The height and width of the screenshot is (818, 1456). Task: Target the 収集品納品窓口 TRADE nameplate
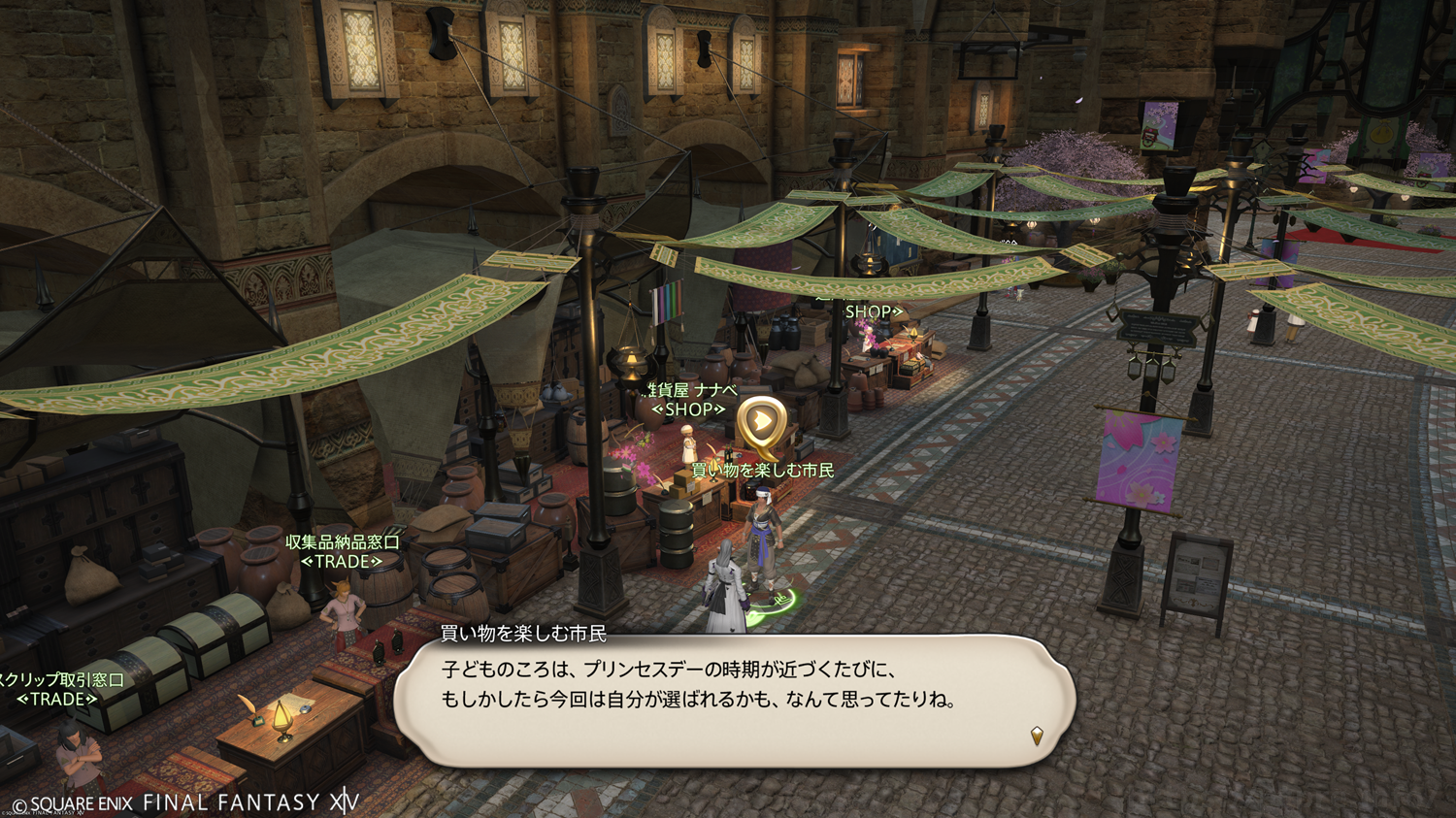pyautogui.click(x=342, y=551)
